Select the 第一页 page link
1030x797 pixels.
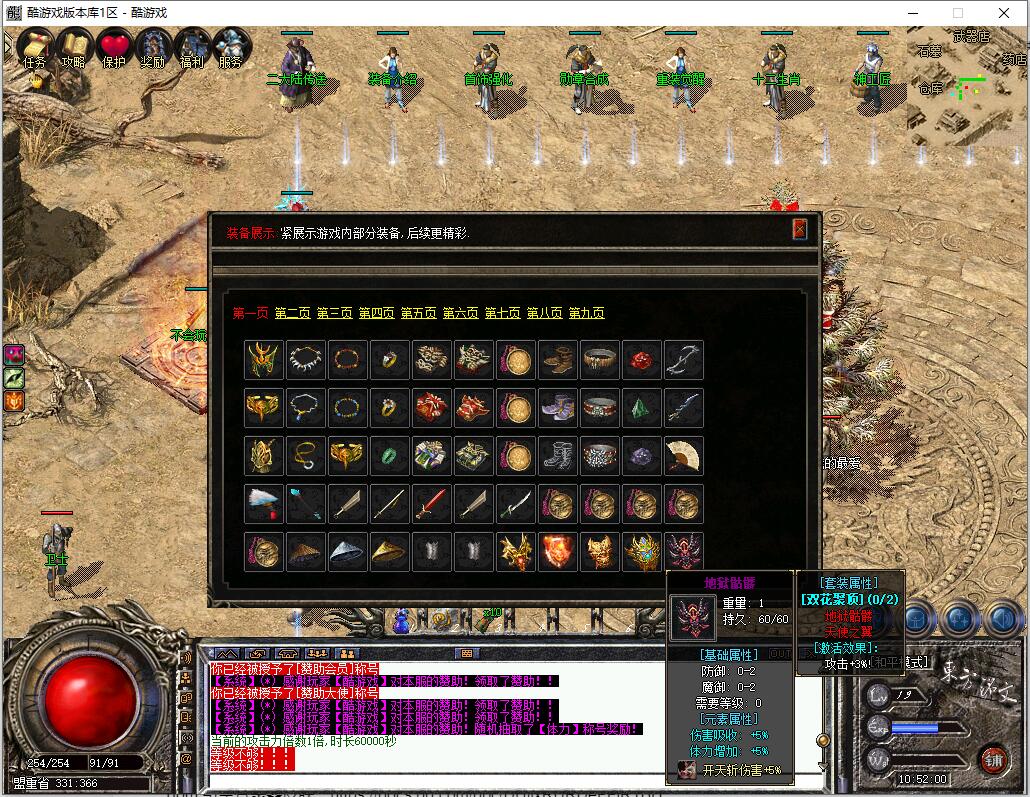(x=250, y=313)
